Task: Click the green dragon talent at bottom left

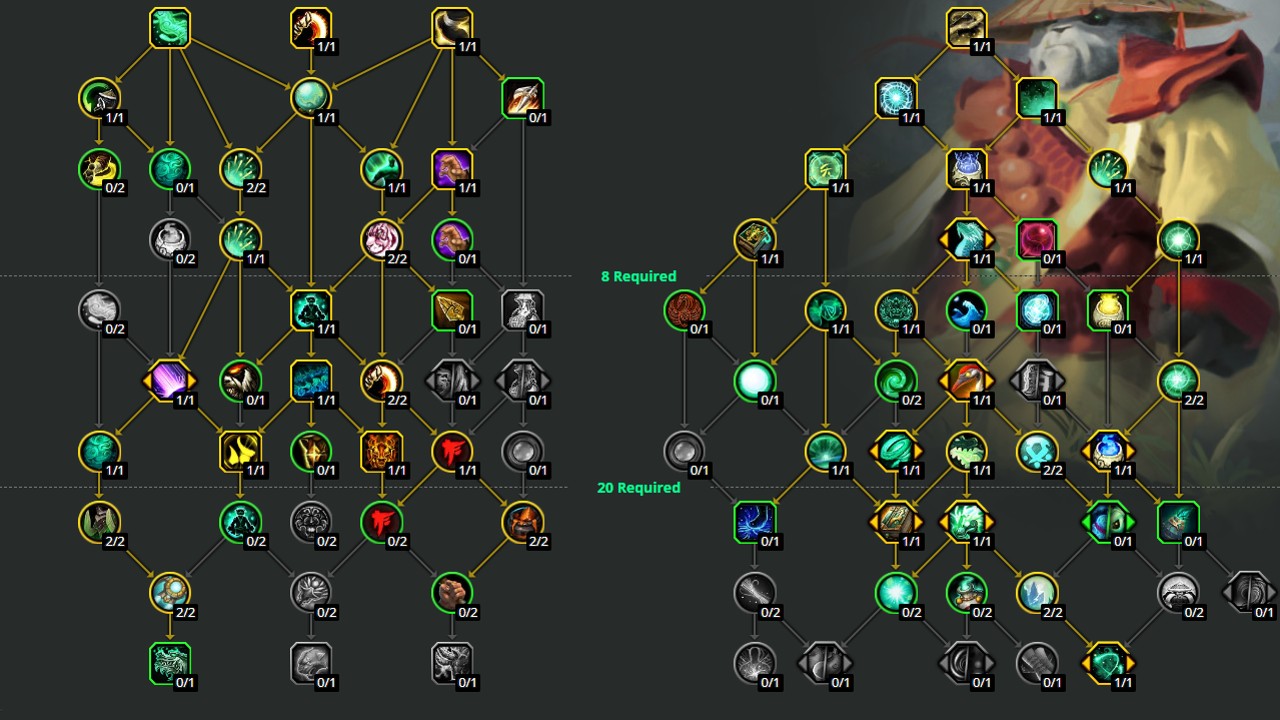Action: coord(169,661)
